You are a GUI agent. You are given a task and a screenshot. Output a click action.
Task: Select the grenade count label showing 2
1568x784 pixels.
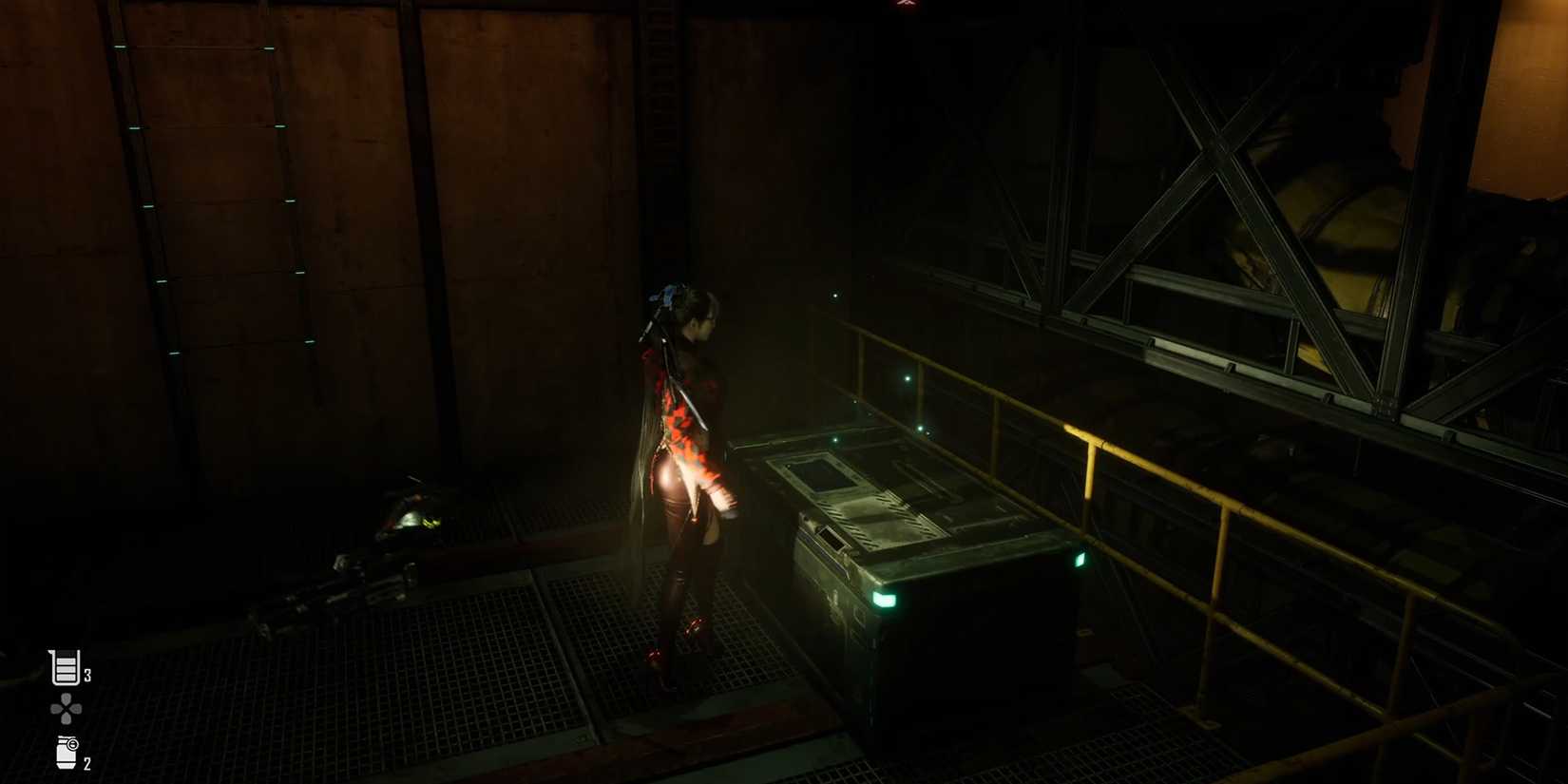[86, 761]
